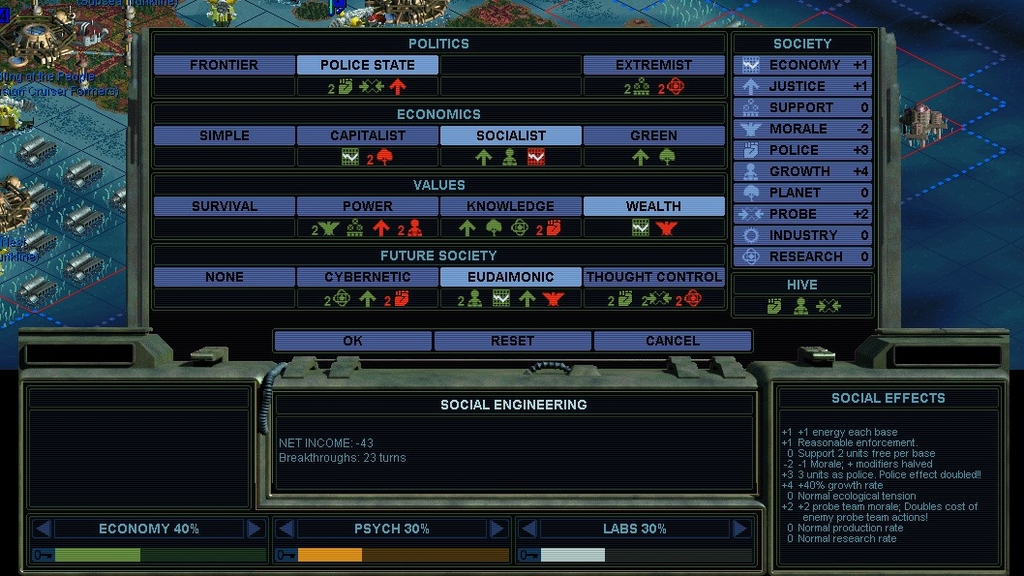The image size is (1024, 576).
Task: Decrease Psych allocation with left arrow
Action: (x=285, y=528)
